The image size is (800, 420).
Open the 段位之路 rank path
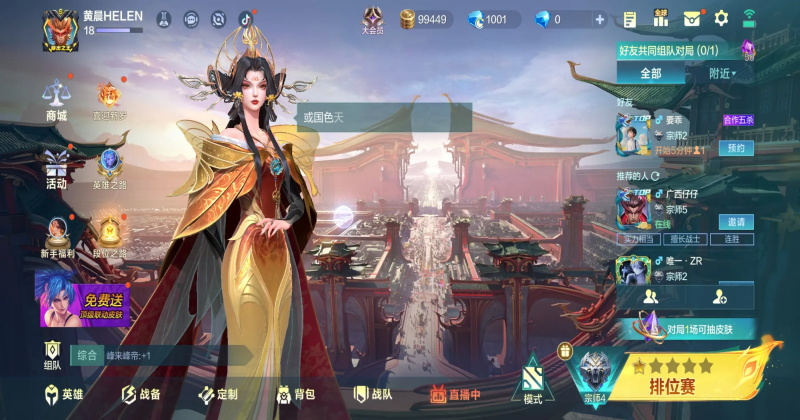110,238
